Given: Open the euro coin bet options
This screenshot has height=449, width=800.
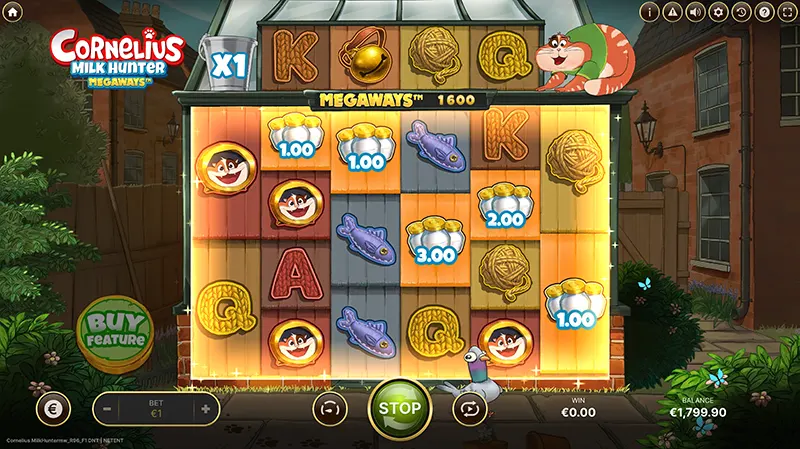Looking at the screenshot, I should coord(52,408).
